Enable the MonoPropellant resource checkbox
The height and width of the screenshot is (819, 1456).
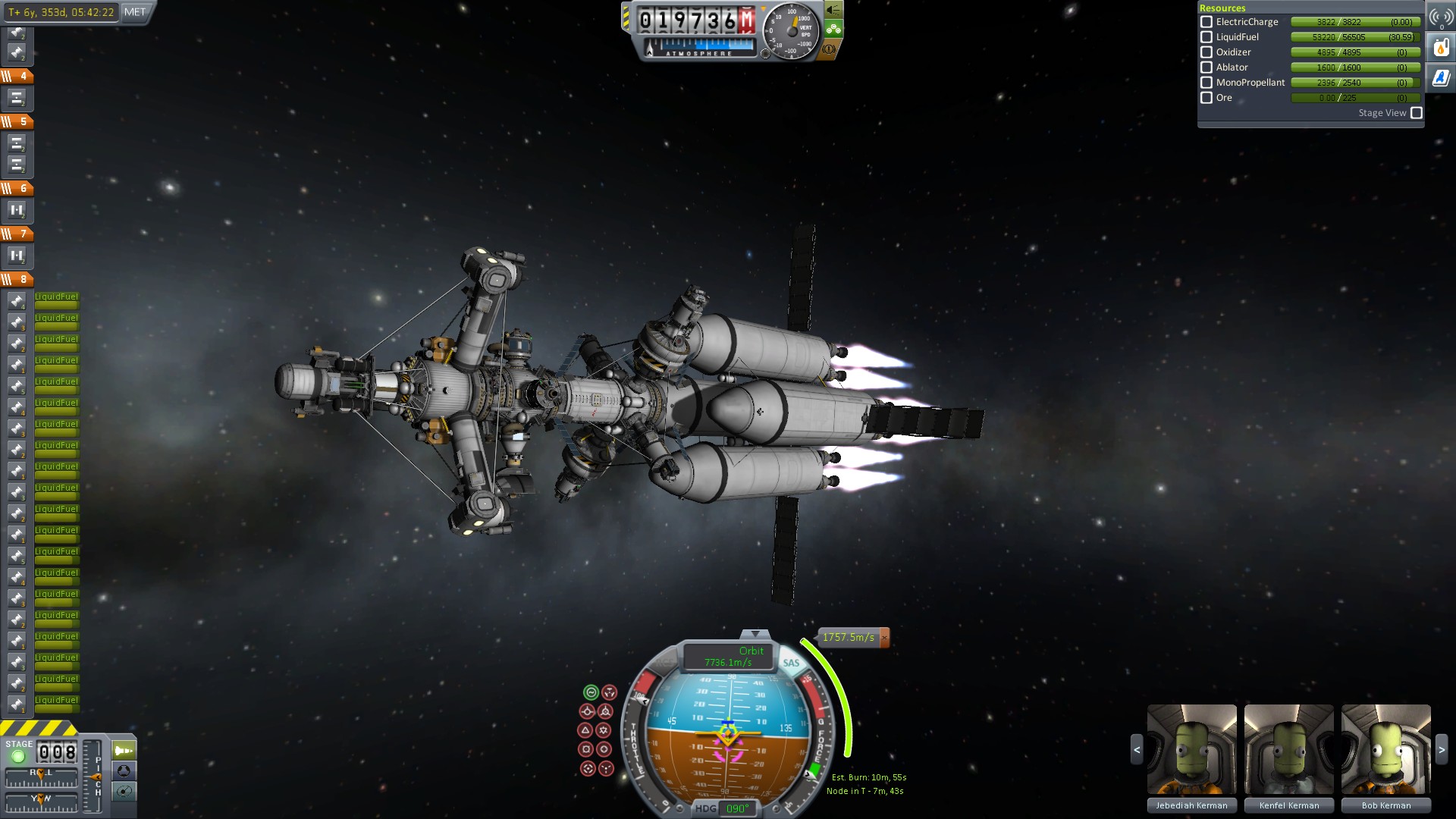point(1207,83)
